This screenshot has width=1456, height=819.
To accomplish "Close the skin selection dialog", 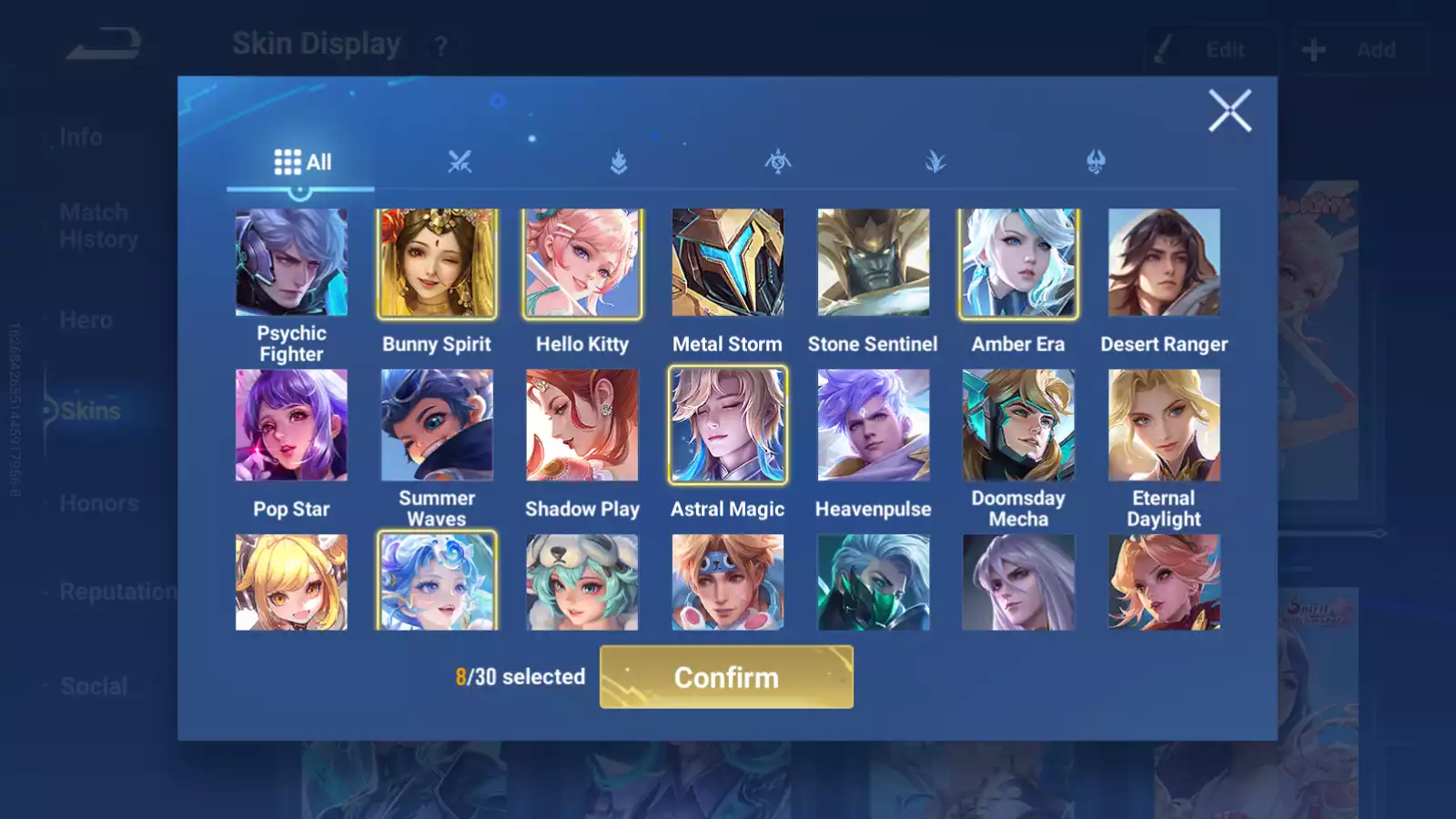I will click(1229, 111).
